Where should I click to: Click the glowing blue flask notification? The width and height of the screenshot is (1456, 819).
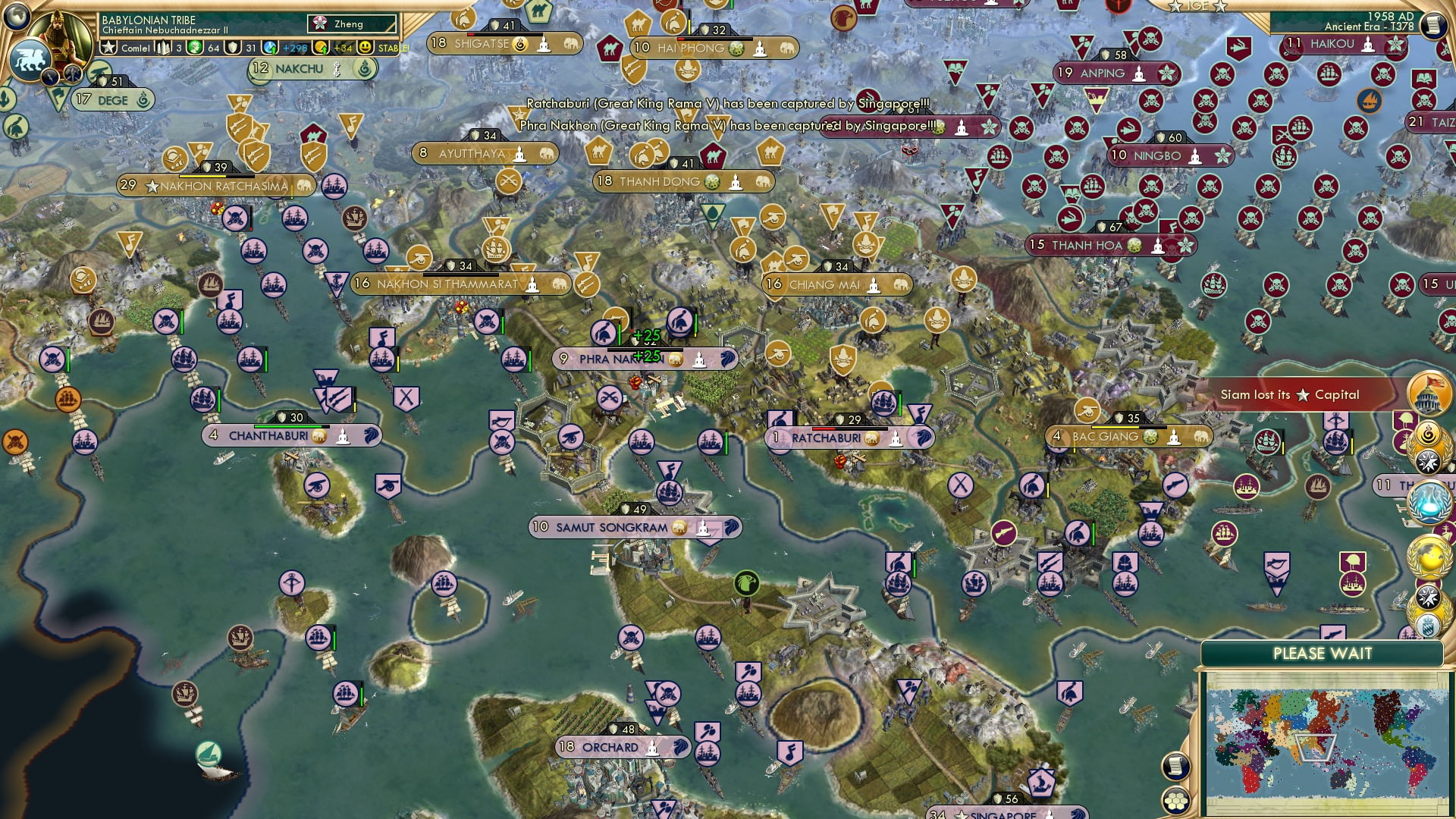[1428, 503]
